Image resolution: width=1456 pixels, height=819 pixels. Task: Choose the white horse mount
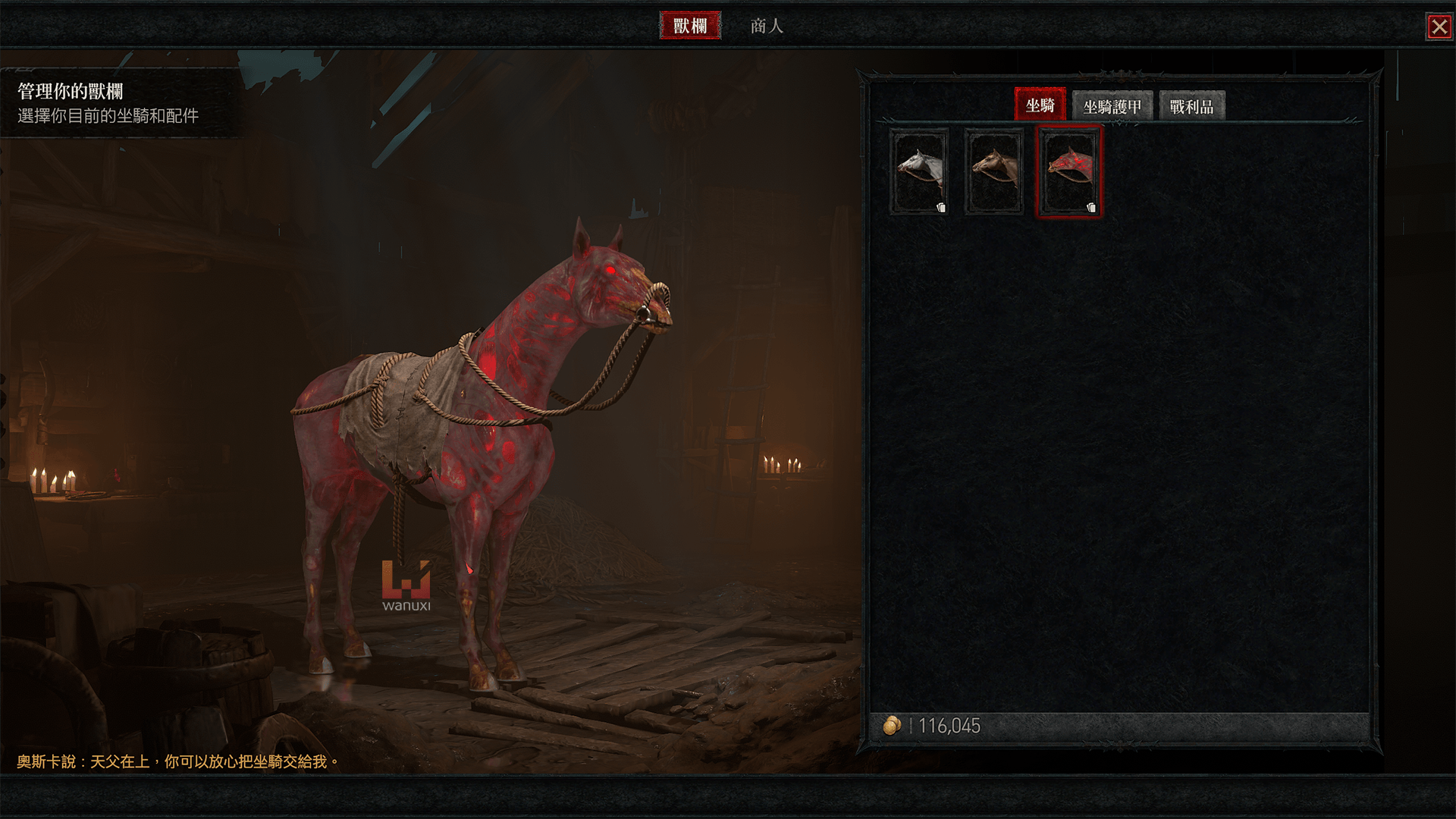pos(919,172)
